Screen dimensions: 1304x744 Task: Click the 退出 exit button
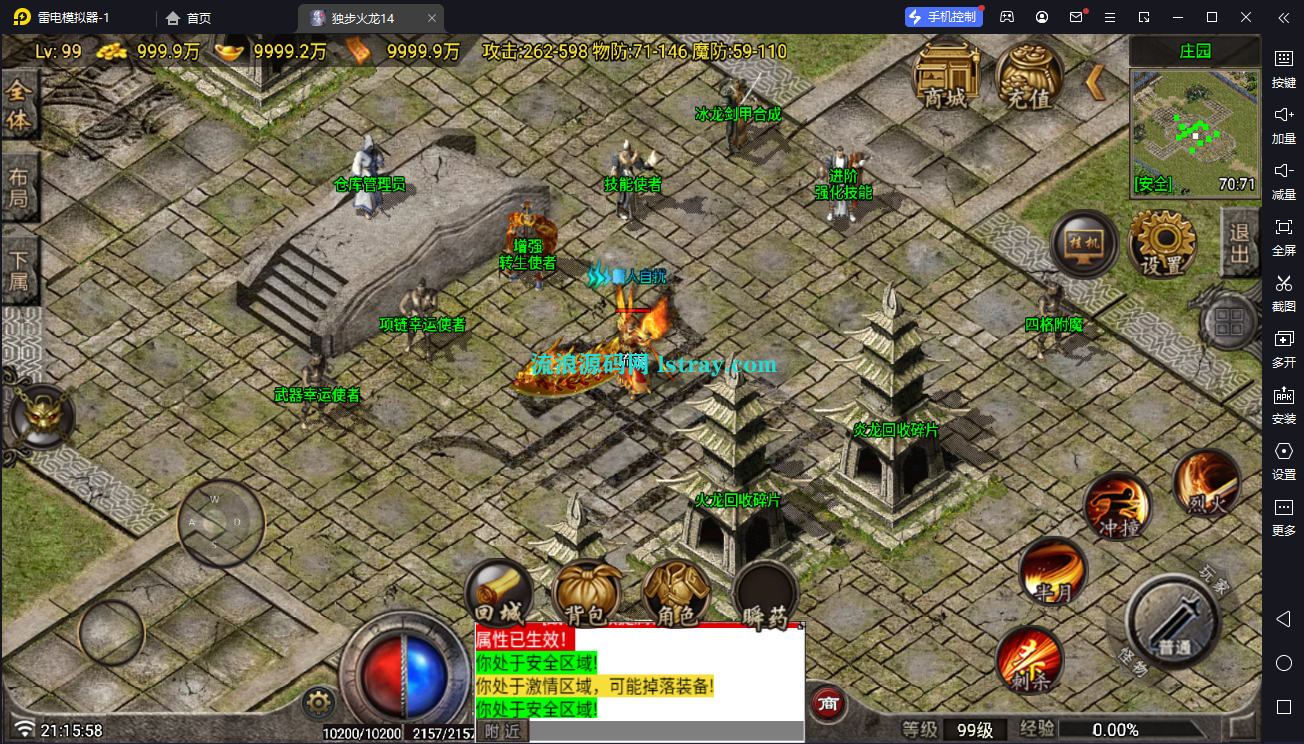pos(1240,243)
